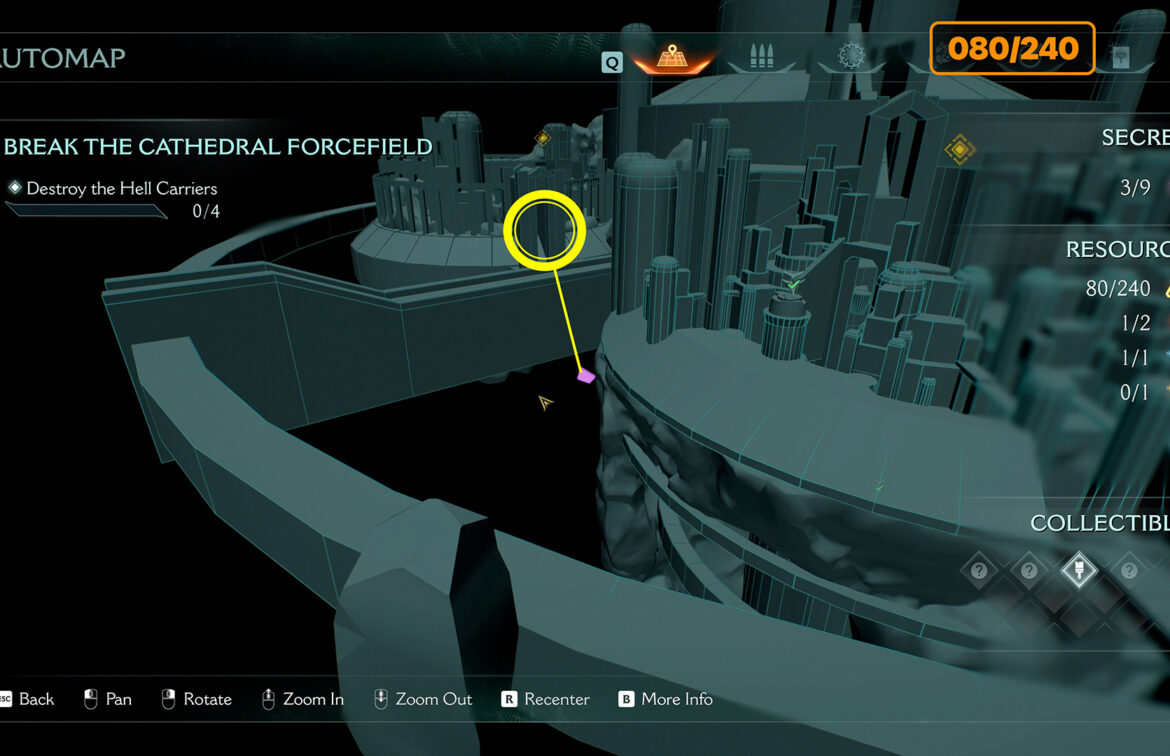The height and width of the screenshot is (756, 1170).
Task: Click the gold secret marker beside Secrets panel
Action: [x=960, y=150]
